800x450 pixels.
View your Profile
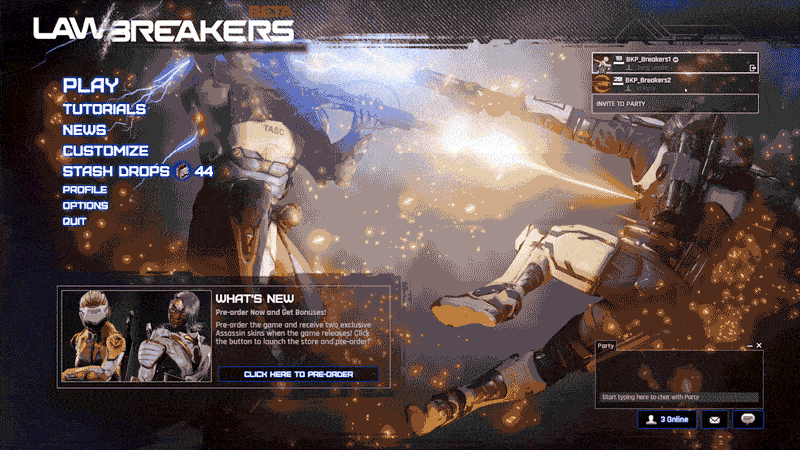[85, 190]
